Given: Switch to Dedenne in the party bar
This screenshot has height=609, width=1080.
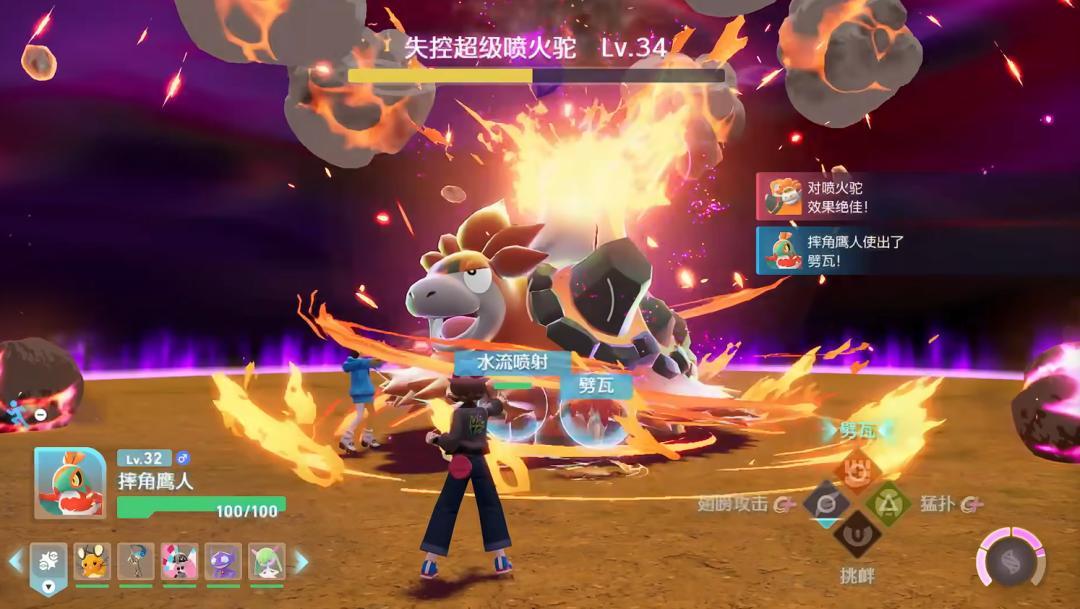Looking at the screenshot, I should click(x=92, y=562).
